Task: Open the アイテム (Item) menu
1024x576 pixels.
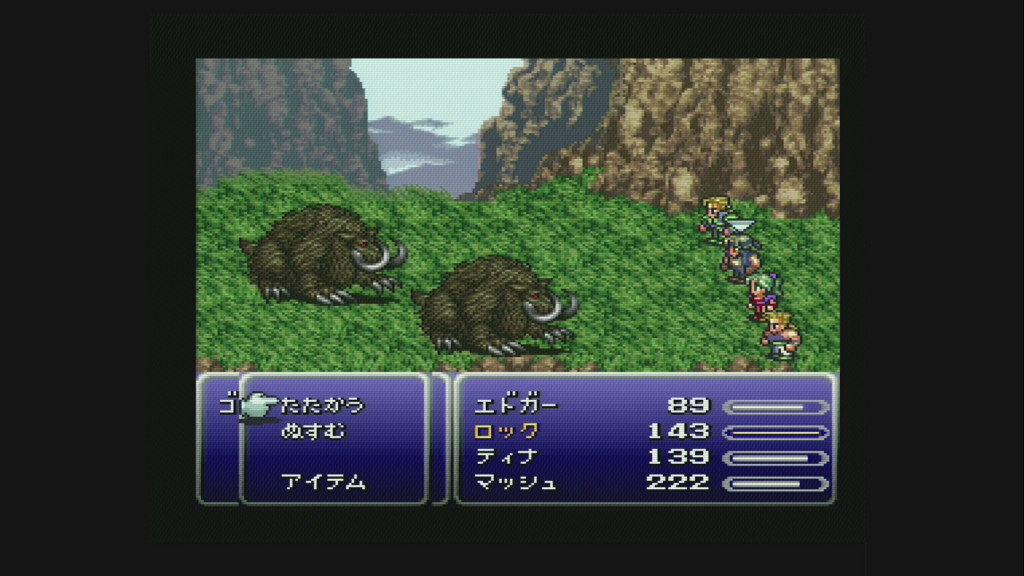Action: [x=323, y=482]
